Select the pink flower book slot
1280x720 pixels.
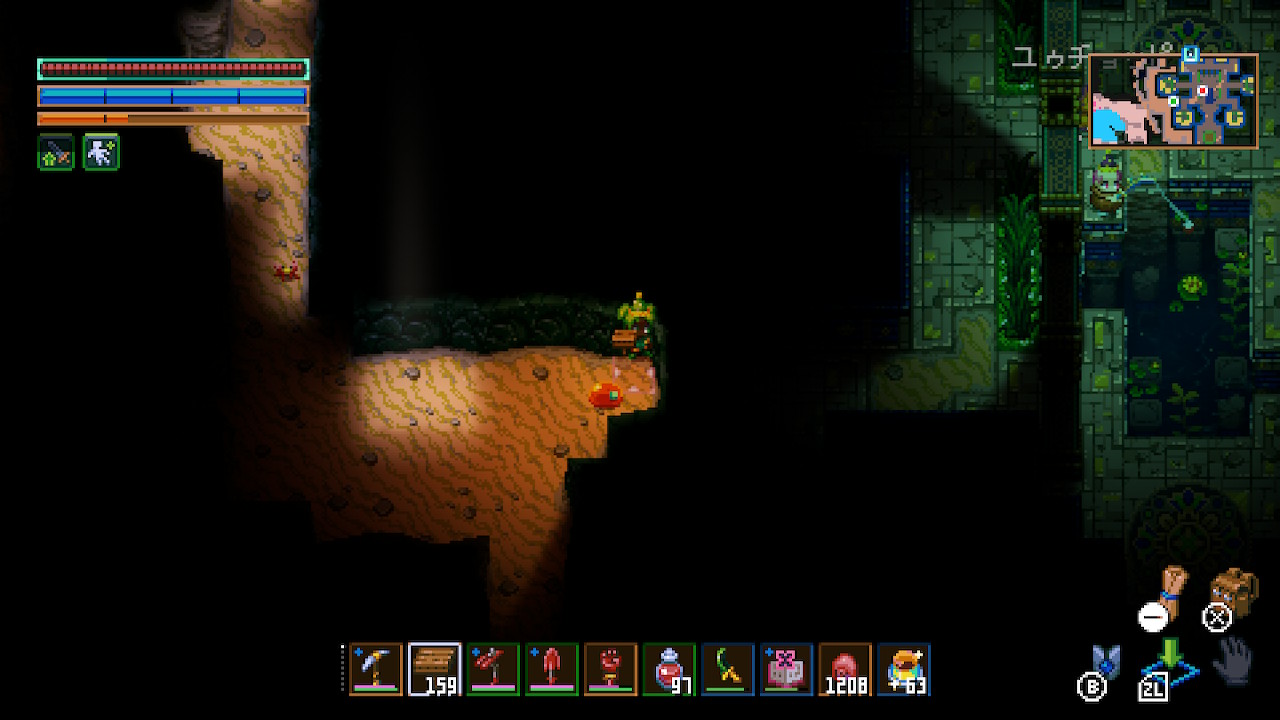786,668
